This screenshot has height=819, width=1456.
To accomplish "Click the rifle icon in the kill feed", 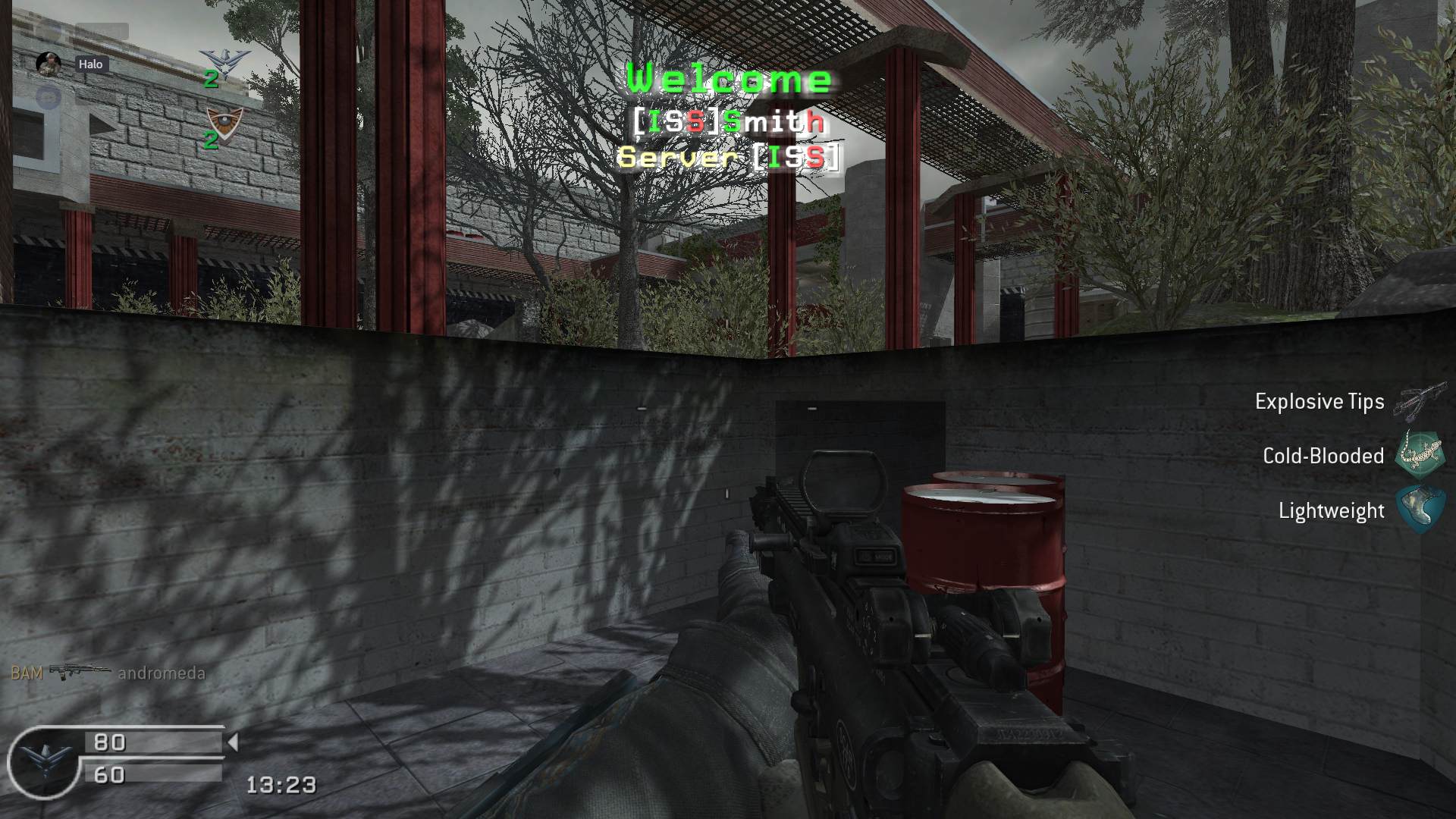I will [80, 672].
